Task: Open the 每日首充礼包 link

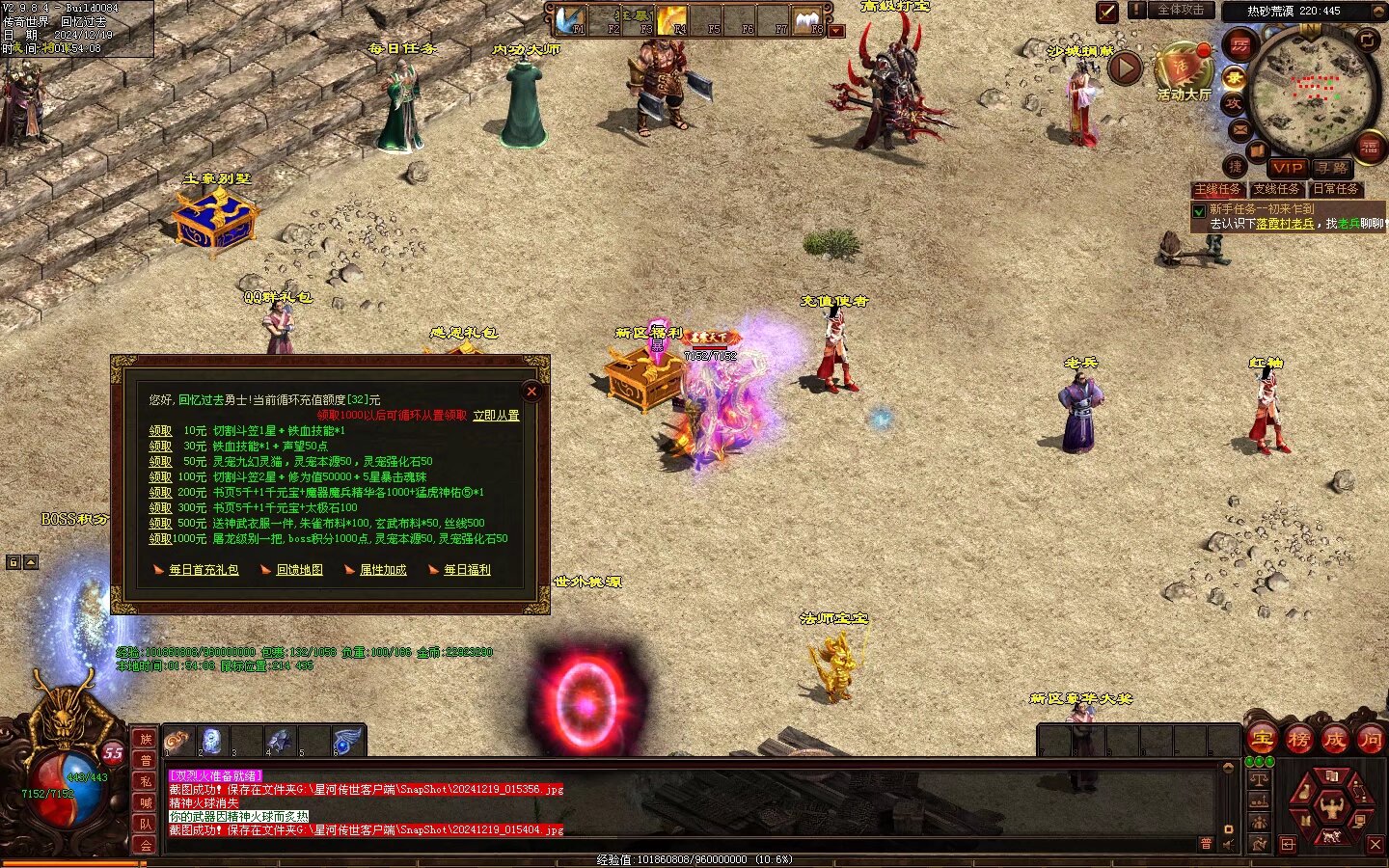Action: pyautogui.click(x=204, y=570)
